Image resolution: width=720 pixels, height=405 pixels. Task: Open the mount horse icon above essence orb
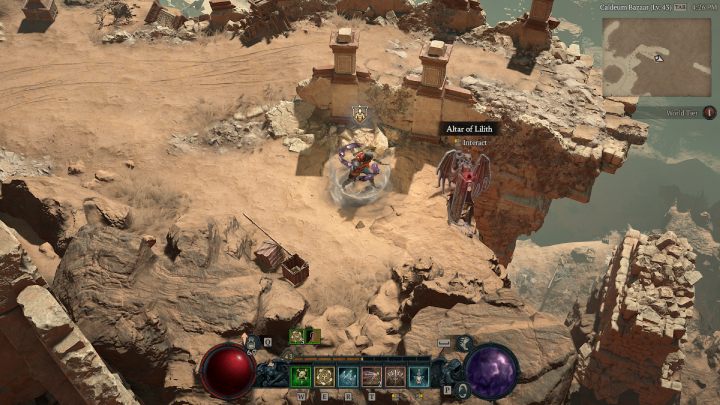point(464,343)
